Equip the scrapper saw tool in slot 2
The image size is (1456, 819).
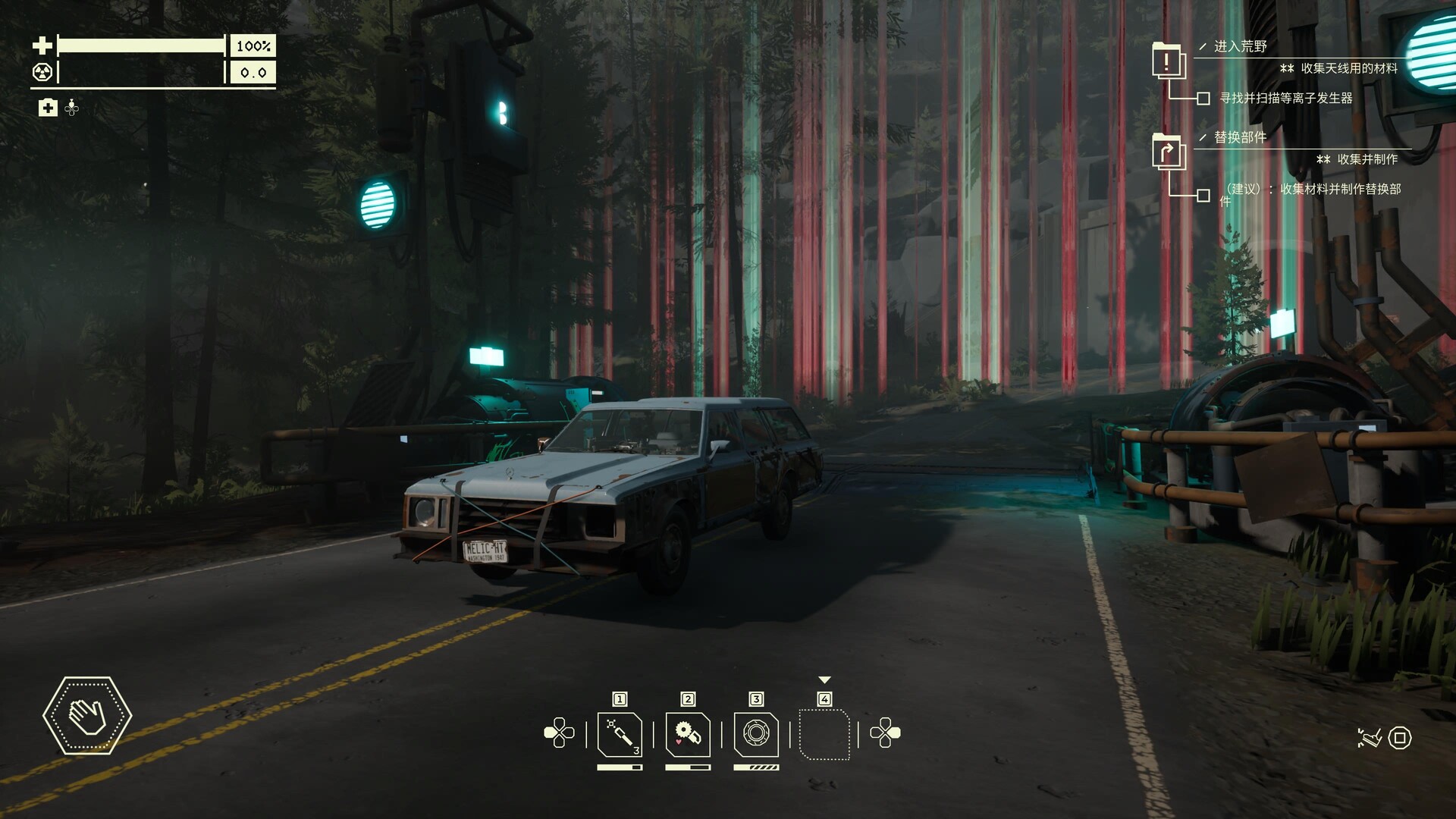(688, 734)
